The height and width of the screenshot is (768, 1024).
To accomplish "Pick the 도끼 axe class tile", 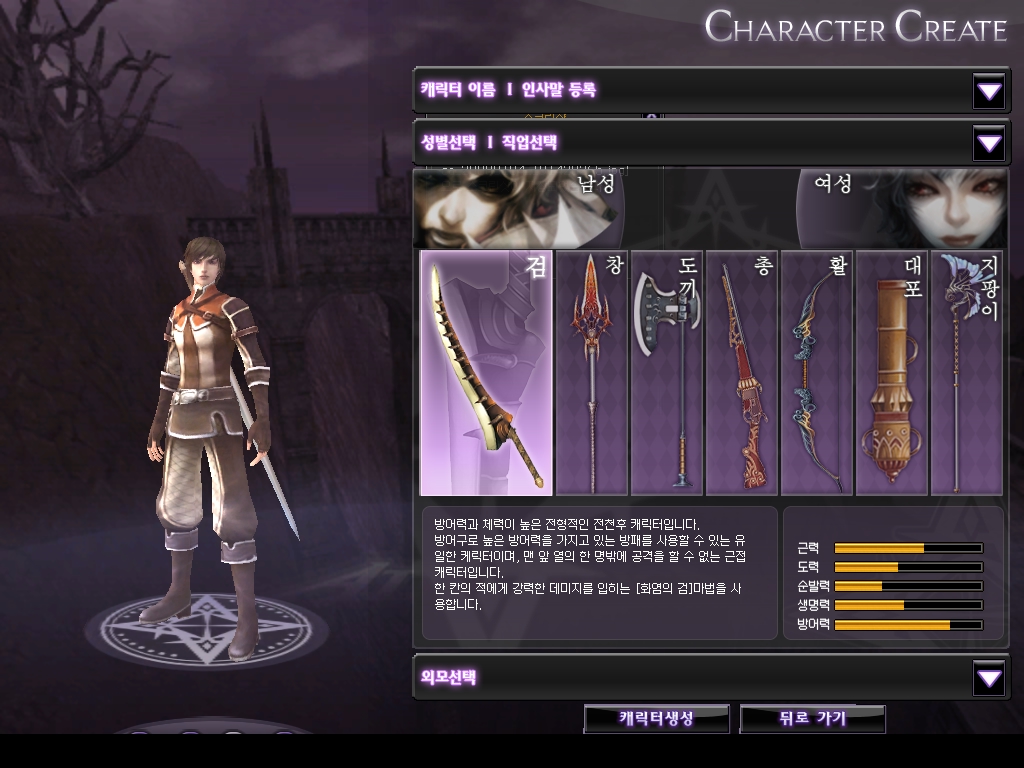I will pyautogui.click(x=666, y=373).
